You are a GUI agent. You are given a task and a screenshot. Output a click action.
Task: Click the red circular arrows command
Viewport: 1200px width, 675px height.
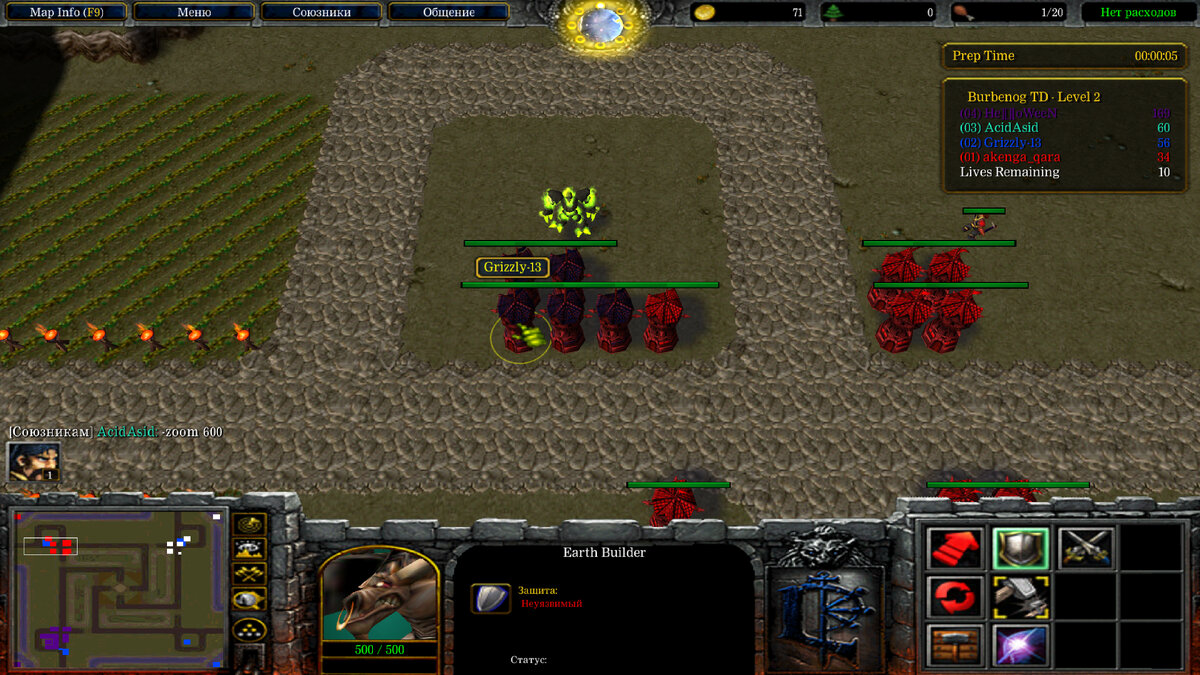954,597
